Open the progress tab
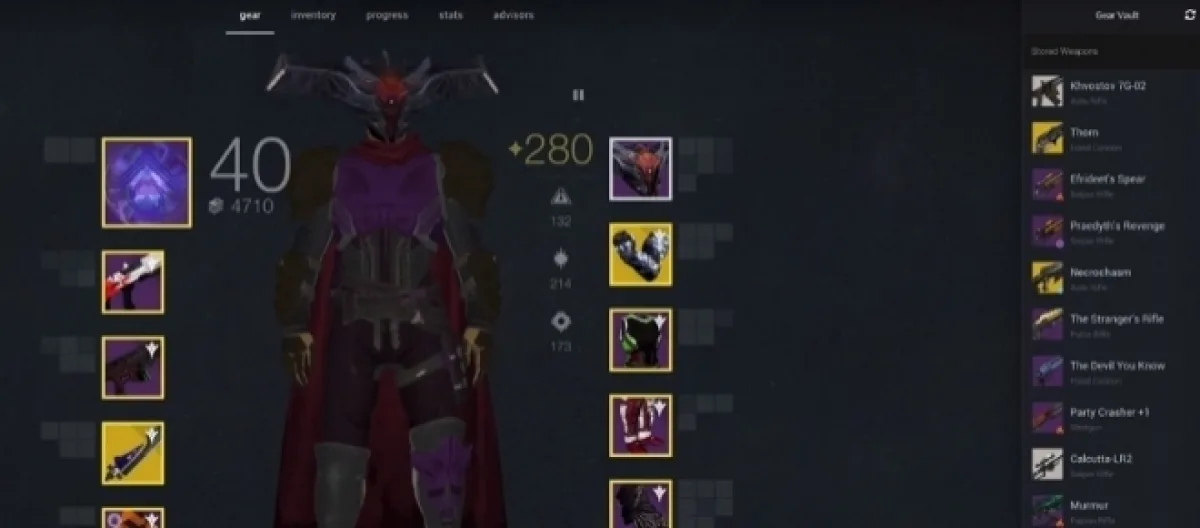Image resolution: width=1200 pixels, height=528 pixels. 386,16
